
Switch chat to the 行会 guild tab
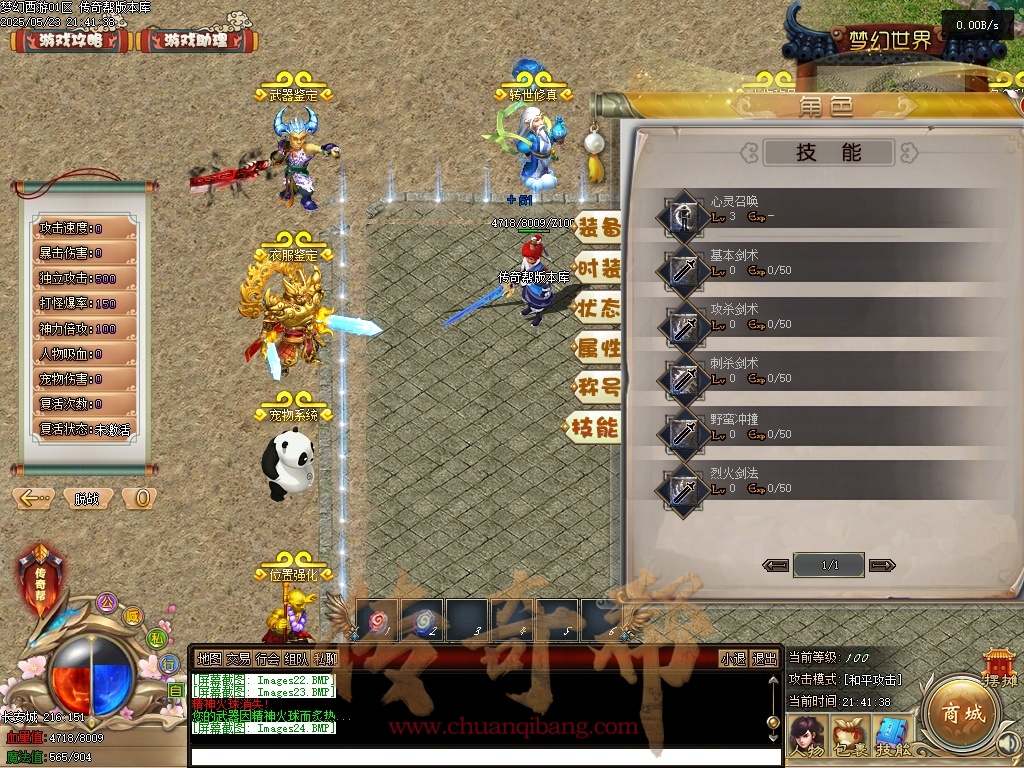click(267, 659)
